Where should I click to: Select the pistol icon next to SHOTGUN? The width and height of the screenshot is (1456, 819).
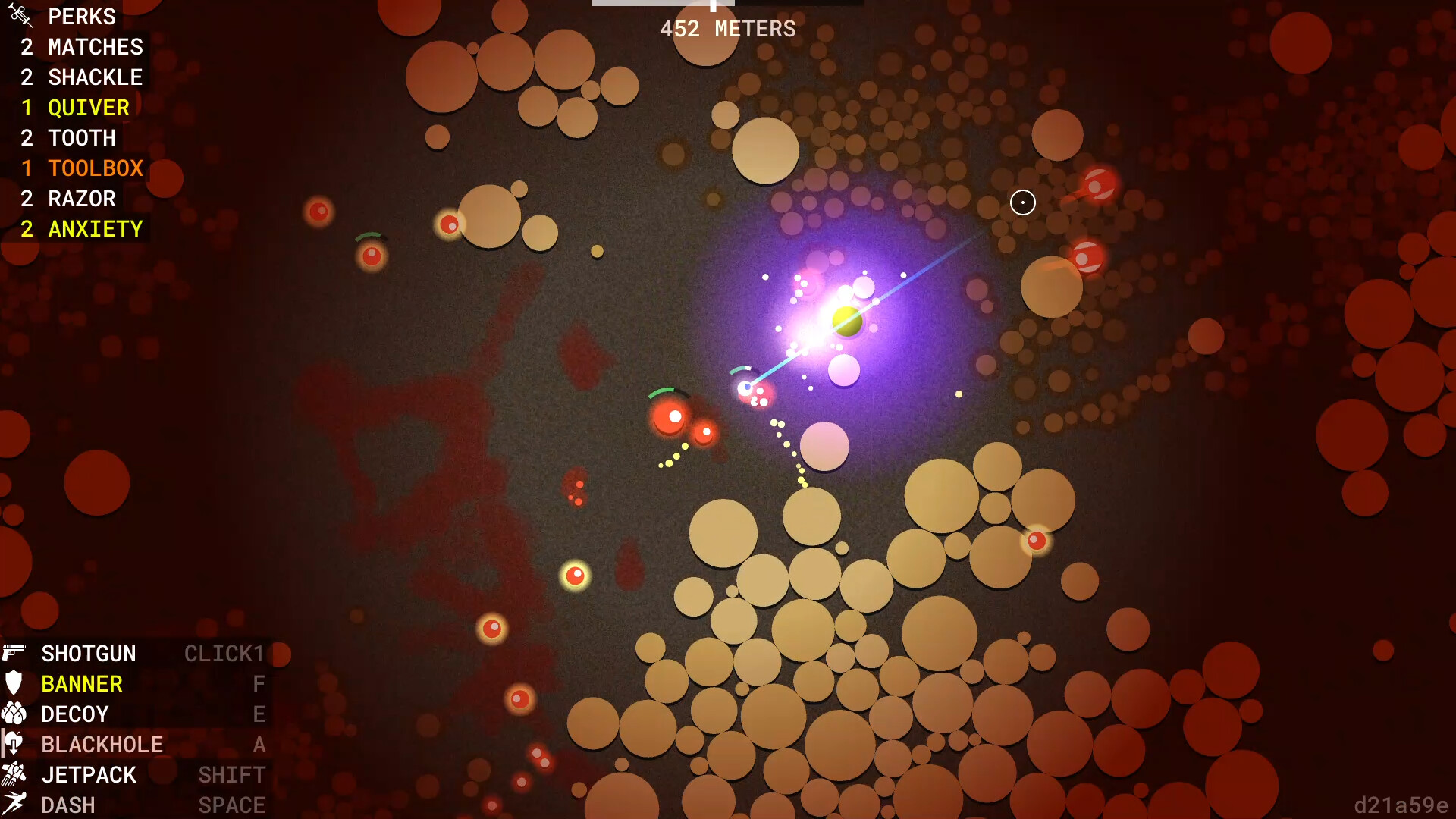15,653
